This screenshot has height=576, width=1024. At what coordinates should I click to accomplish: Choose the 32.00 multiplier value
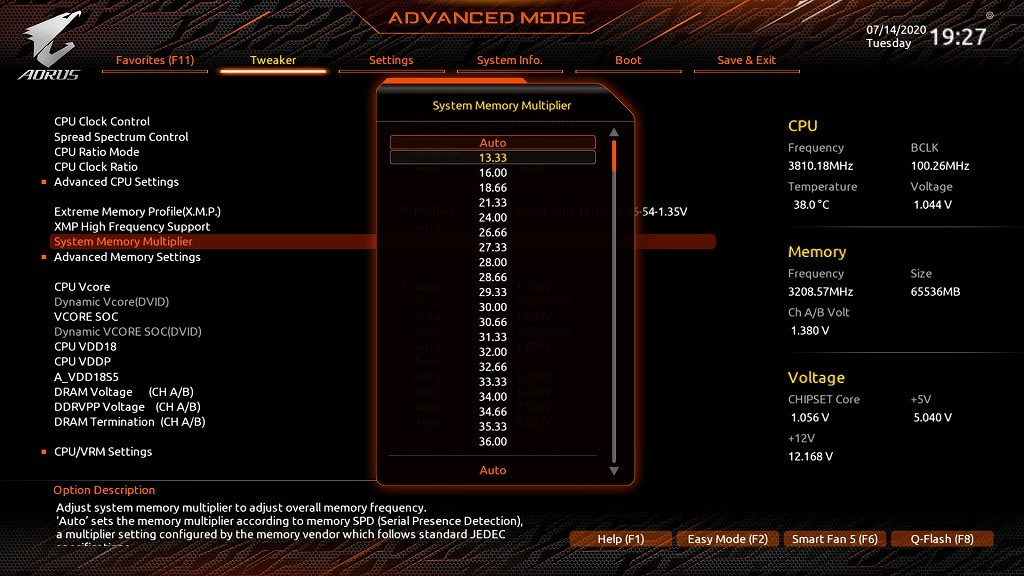(x=493, y=352)
